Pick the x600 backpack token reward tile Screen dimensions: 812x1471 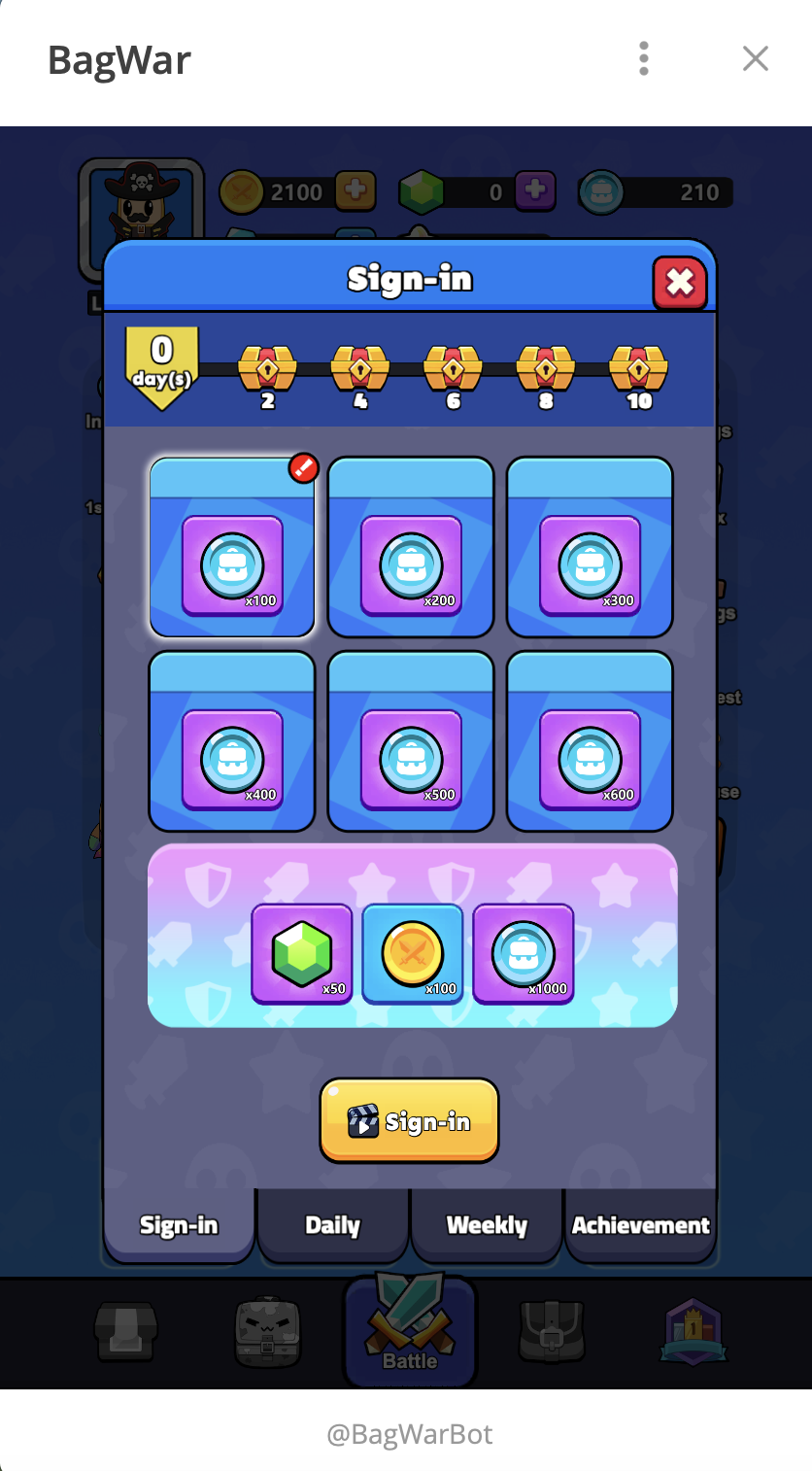click(x=590, y=741)
